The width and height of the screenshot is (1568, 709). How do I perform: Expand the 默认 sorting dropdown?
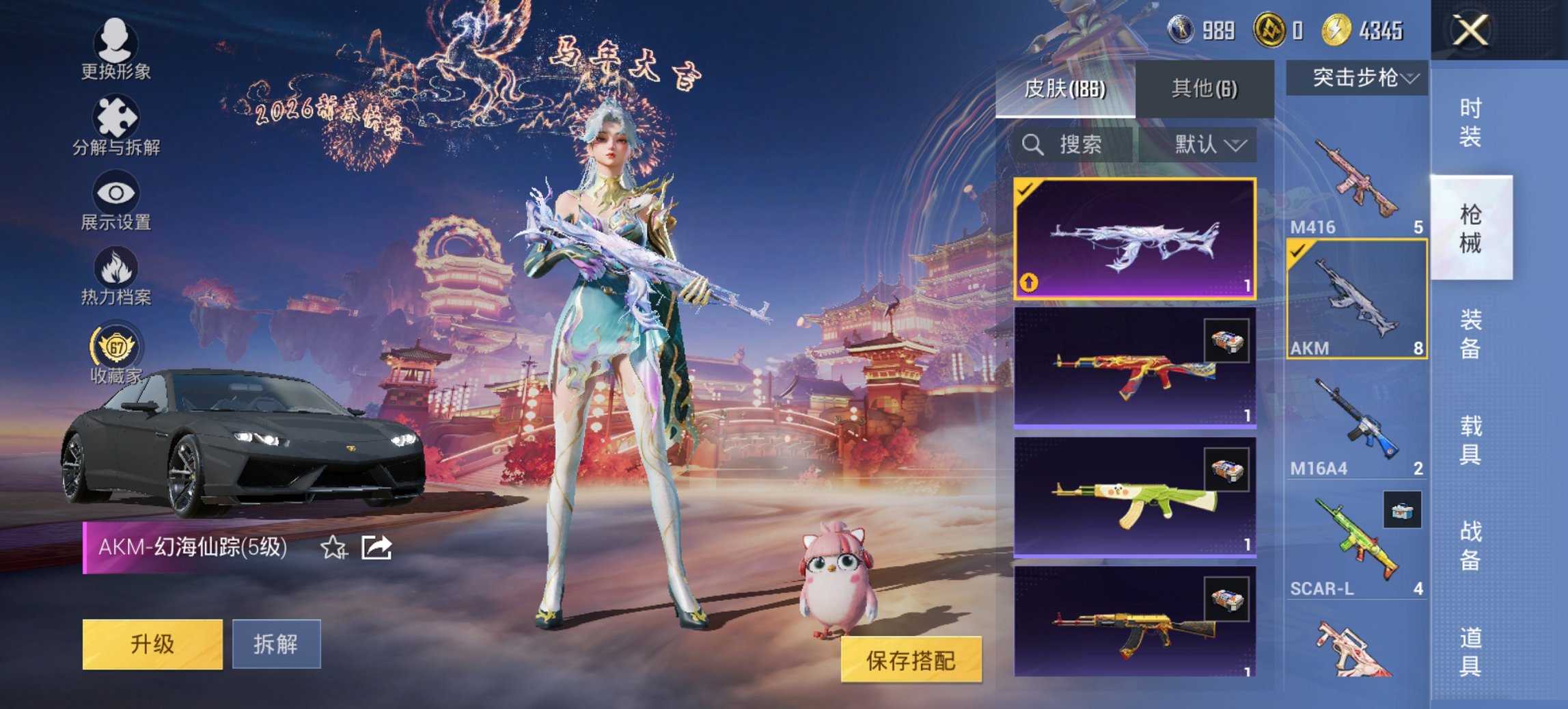pyautogui.click(x=1207, y=145)
